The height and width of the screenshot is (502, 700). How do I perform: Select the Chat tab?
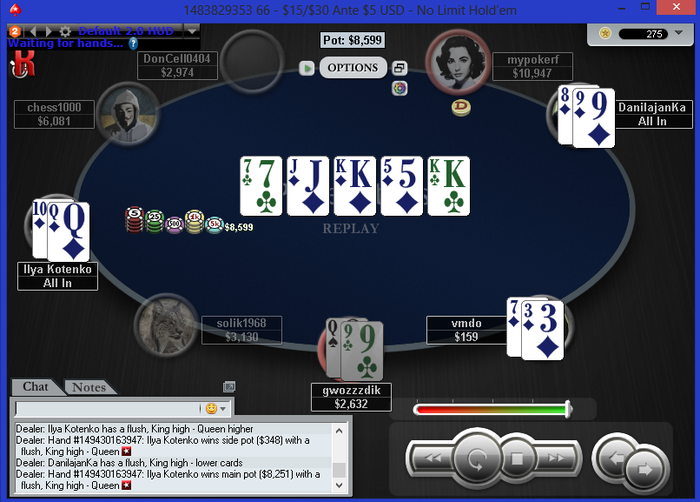point(35,387)
